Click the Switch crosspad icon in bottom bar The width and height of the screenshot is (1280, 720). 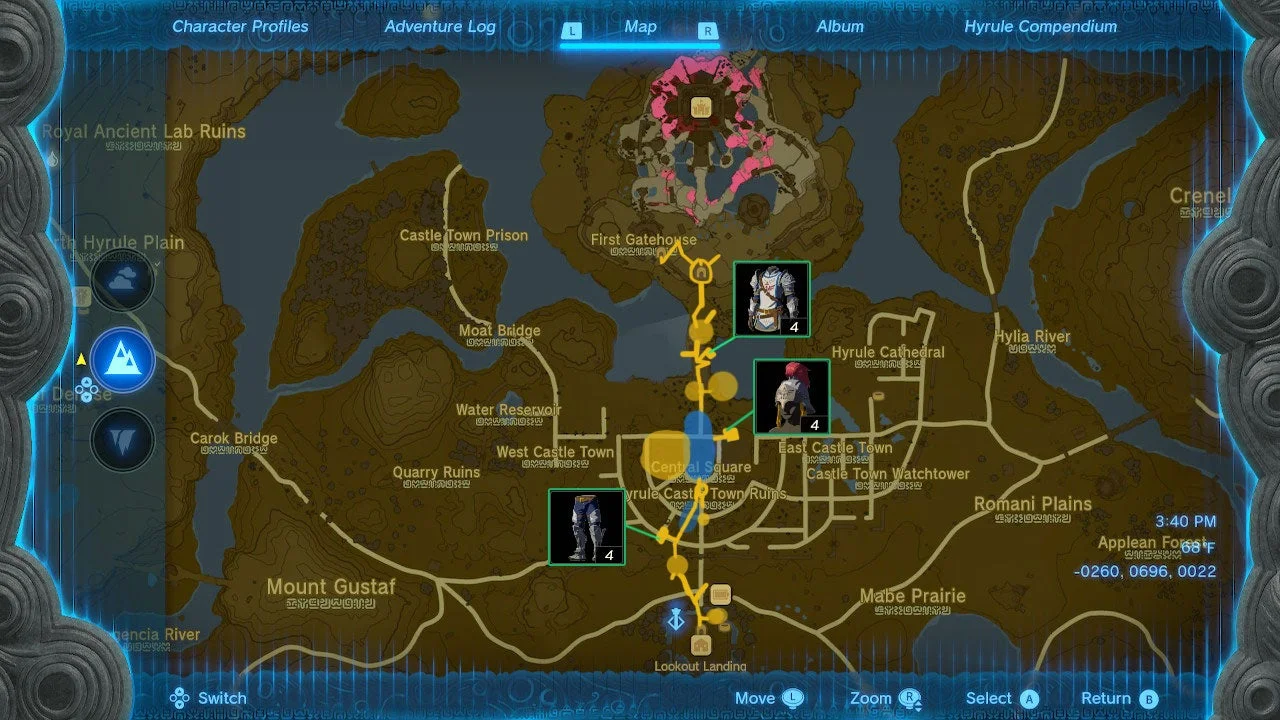coord(178,698)
